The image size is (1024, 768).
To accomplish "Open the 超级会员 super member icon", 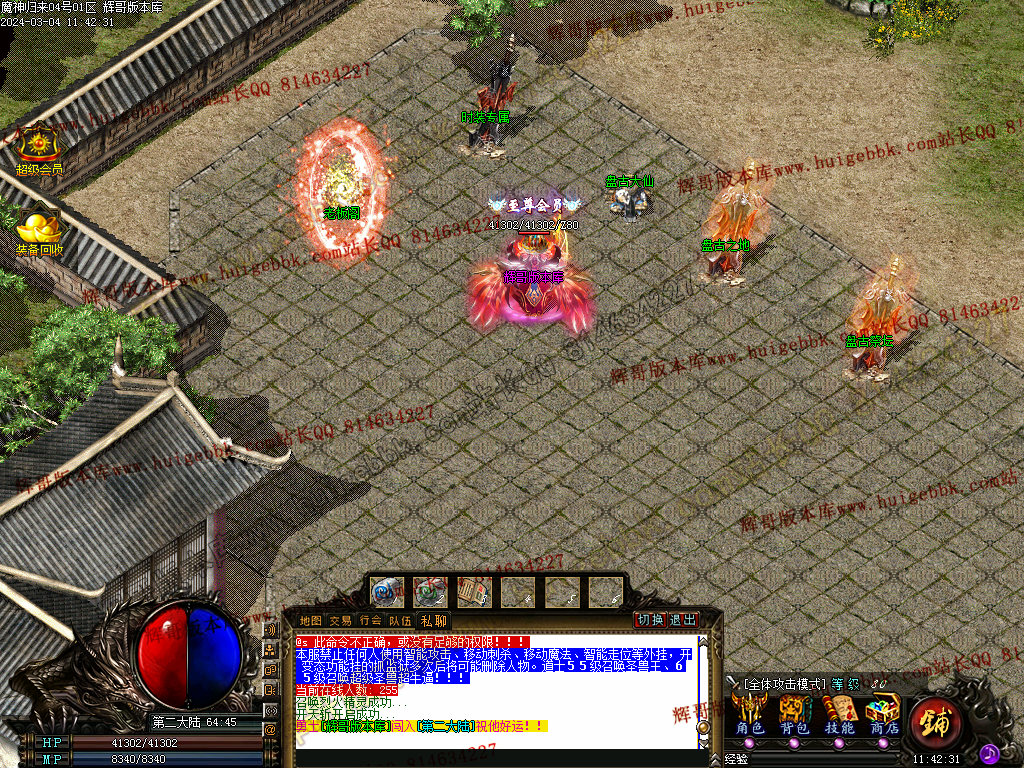I will tap(38, 147).
